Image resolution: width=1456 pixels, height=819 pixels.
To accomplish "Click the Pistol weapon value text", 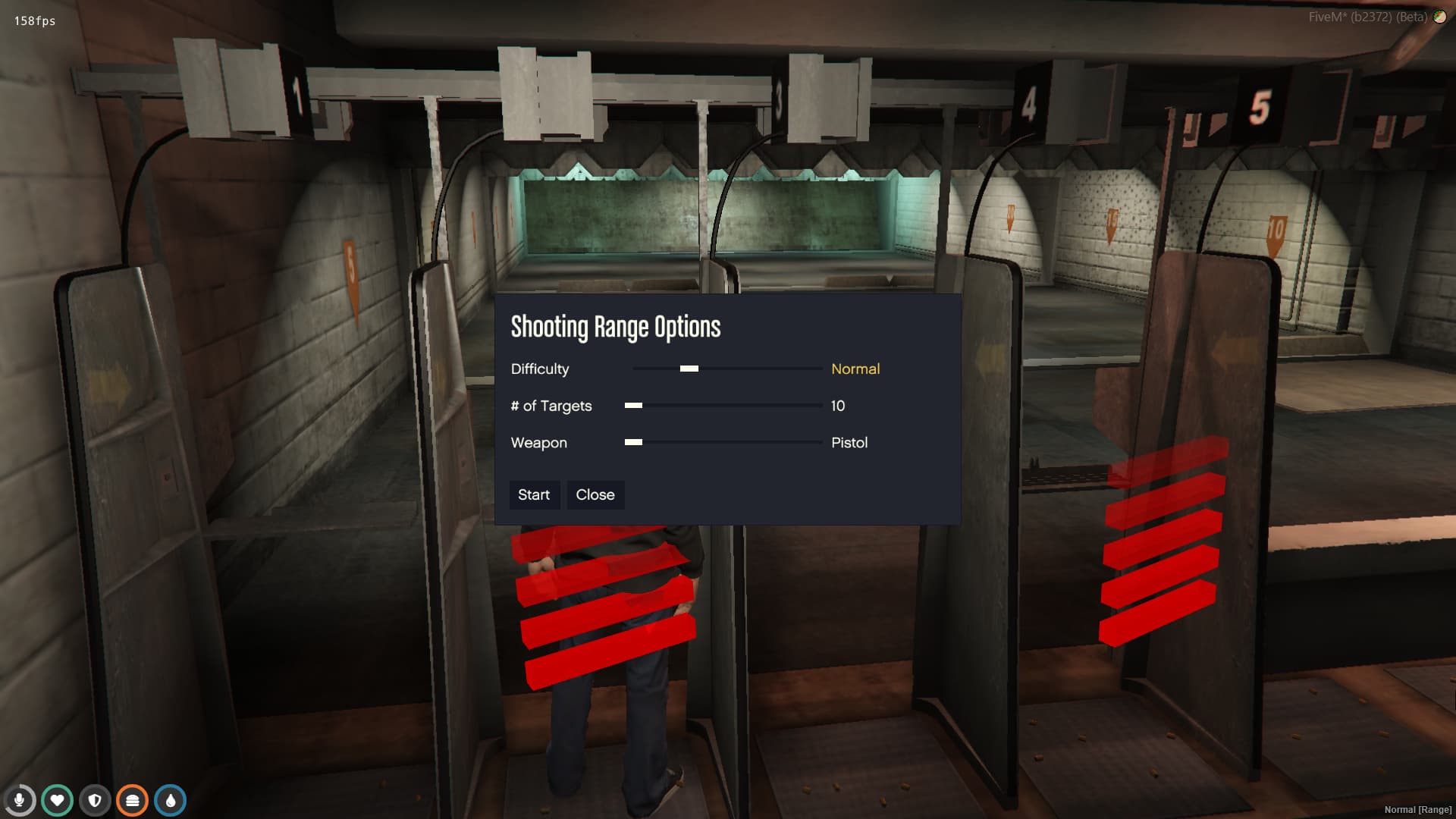I will [x=849, y=443].
